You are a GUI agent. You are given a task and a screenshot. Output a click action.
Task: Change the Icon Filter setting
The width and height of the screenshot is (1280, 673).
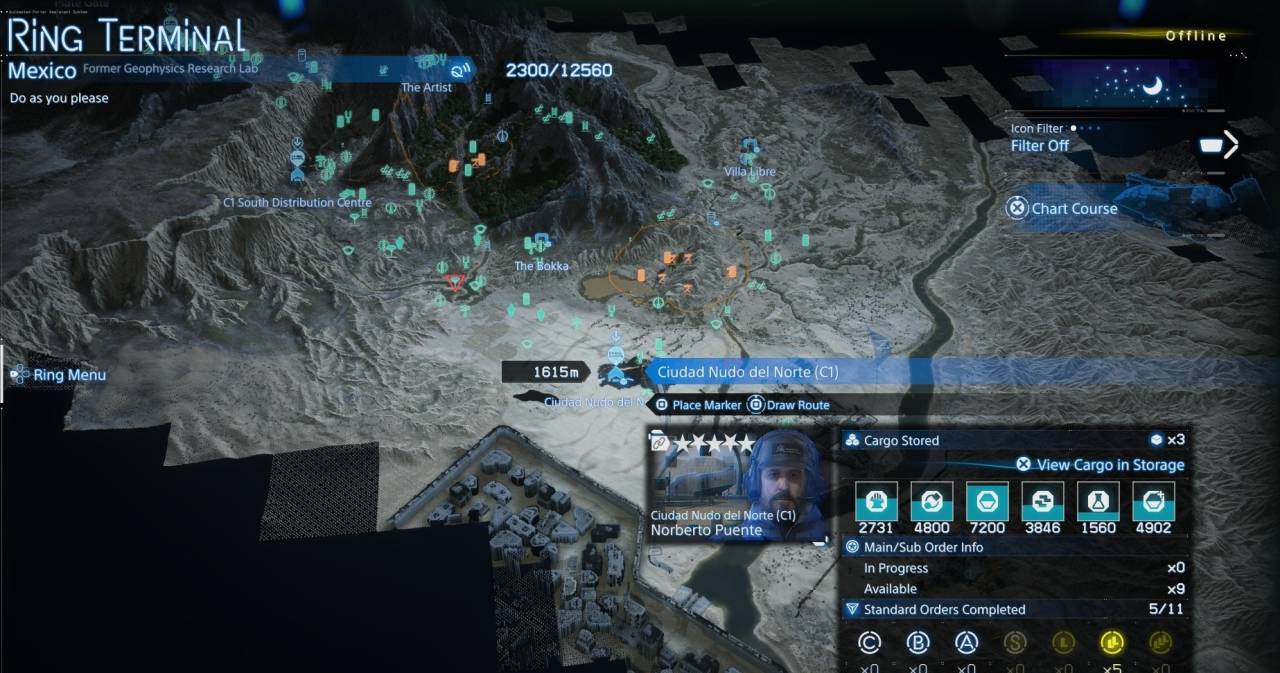1040,145
